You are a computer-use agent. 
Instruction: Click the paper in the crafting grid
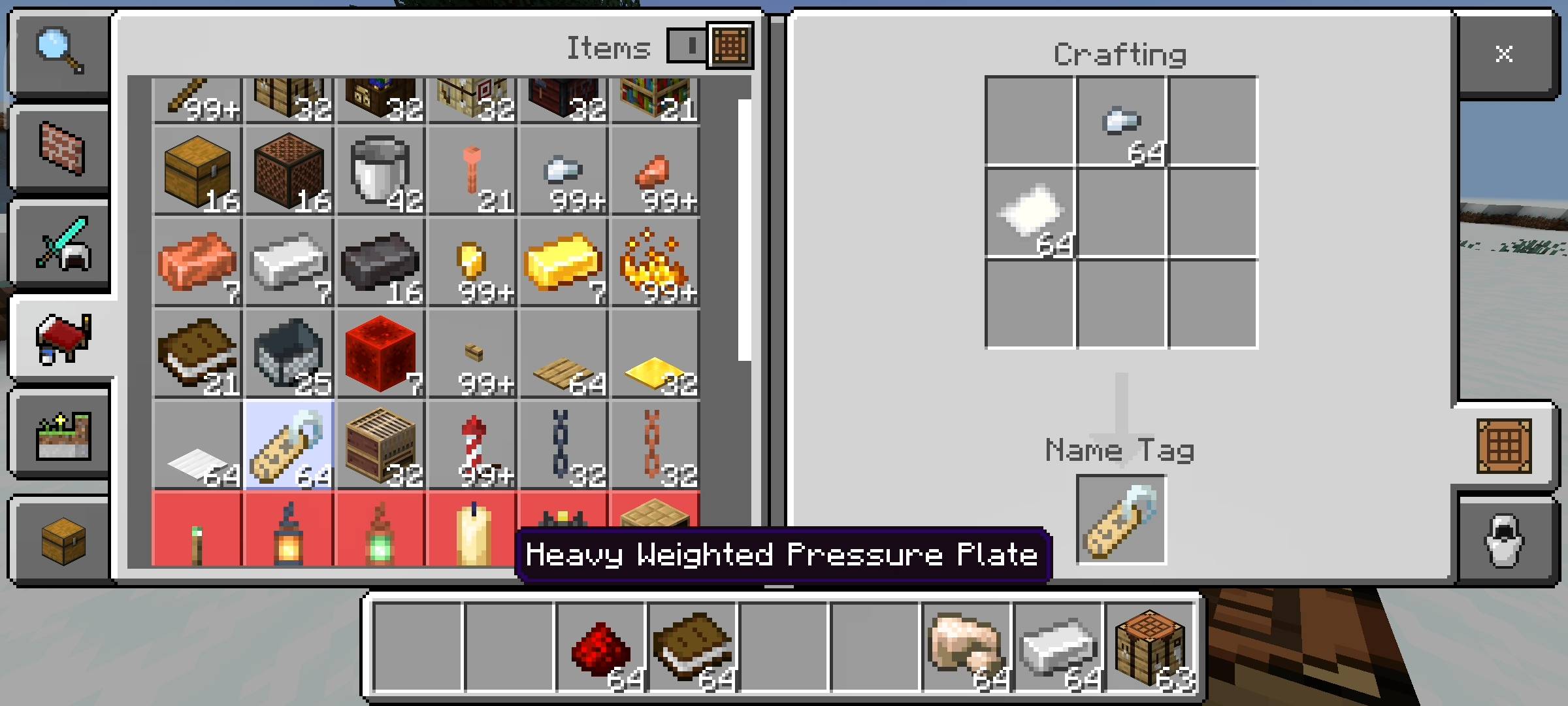tap(1030, 212)
